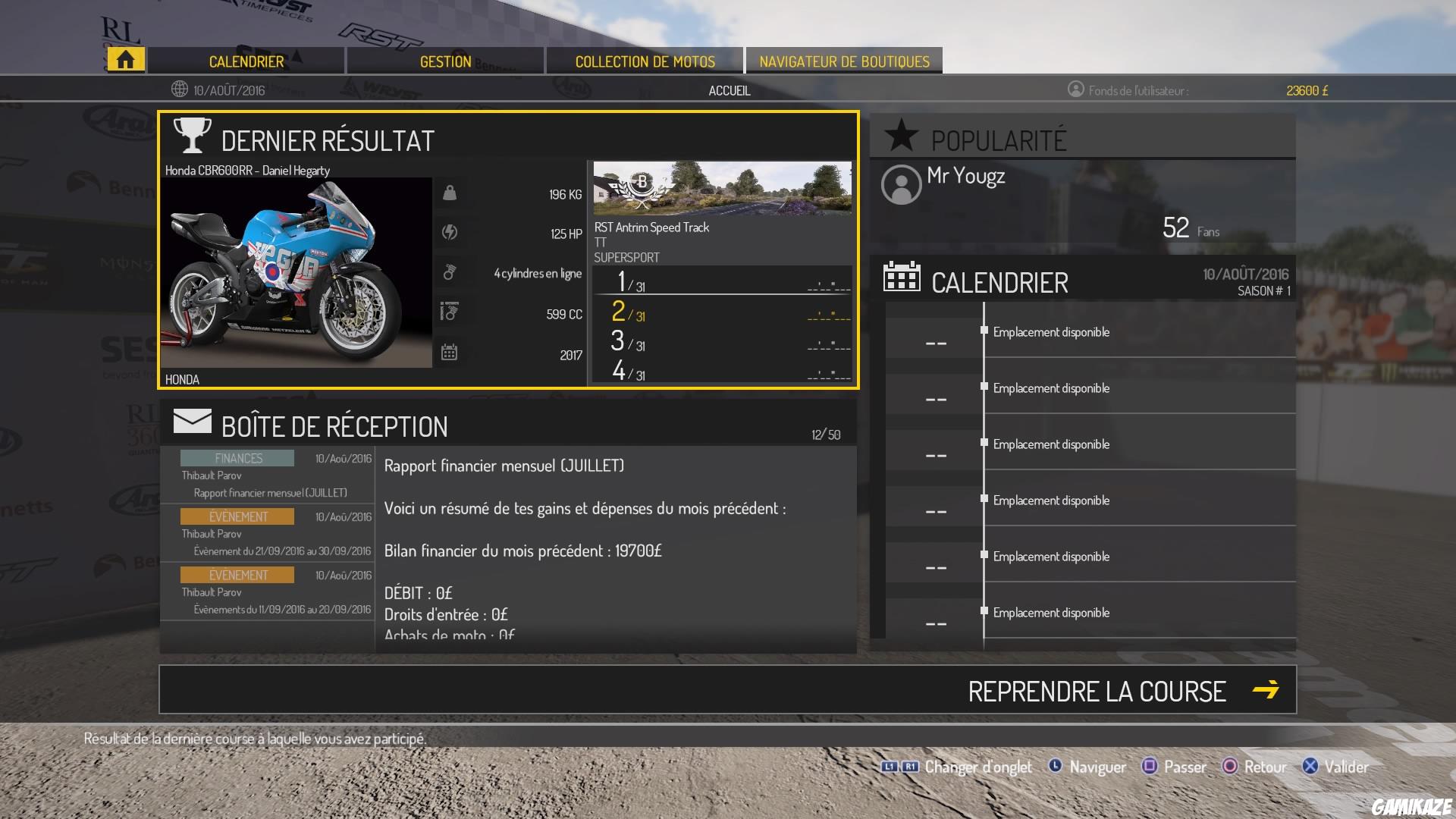Image resolution: width=1456 pixels, height=819 pixels.
Task: Open the Boîte de Réception panel
Action: pyautogui.click(x=334, y=426)
